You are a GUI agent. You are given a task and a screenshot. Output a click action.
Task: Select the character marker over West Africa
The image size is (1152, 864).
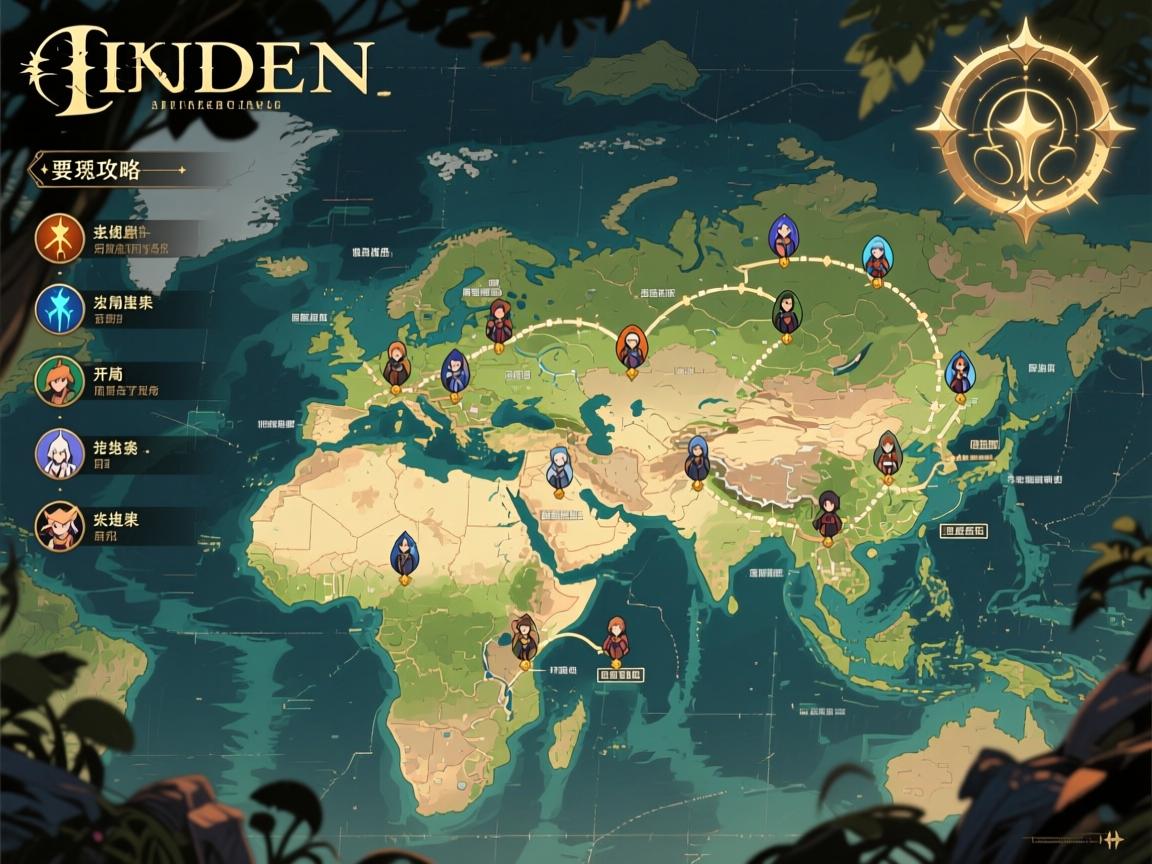pyautogui.click(x=403, y=555)
